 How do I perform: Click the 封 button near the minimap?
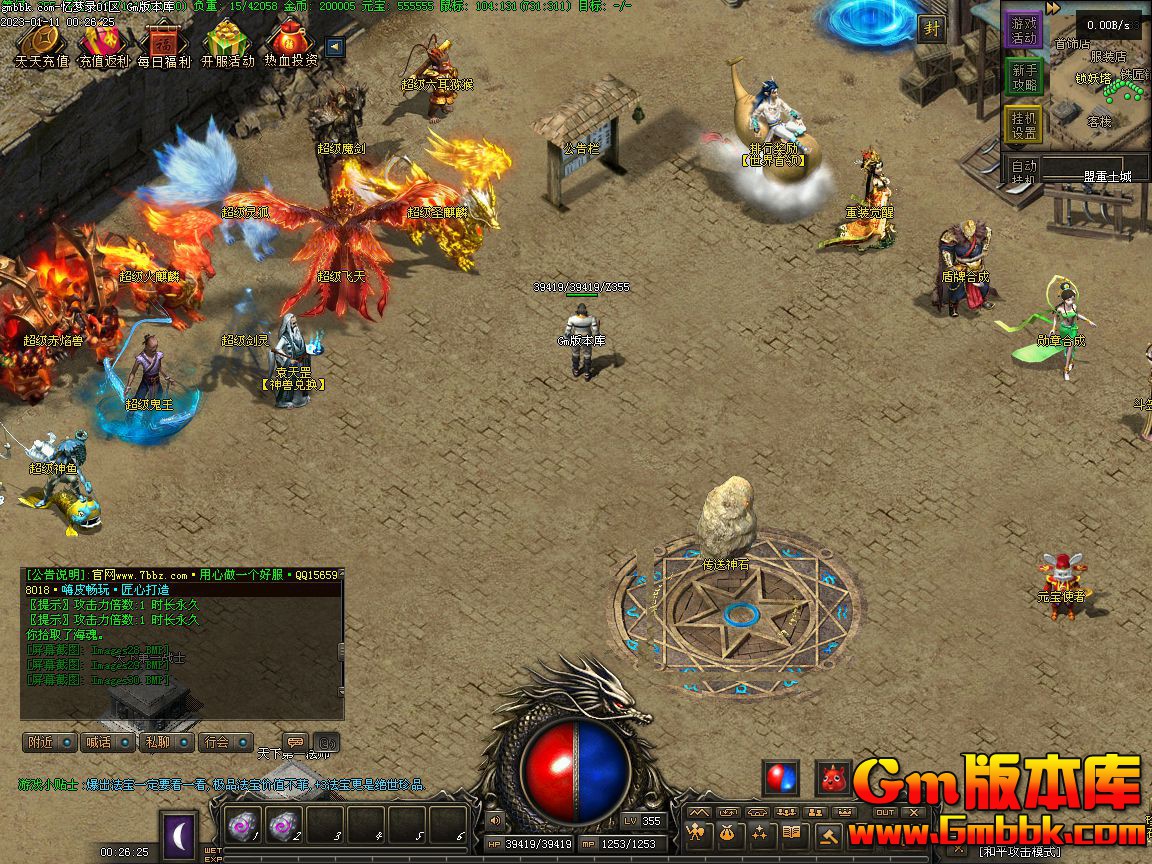tap(932, 28)
